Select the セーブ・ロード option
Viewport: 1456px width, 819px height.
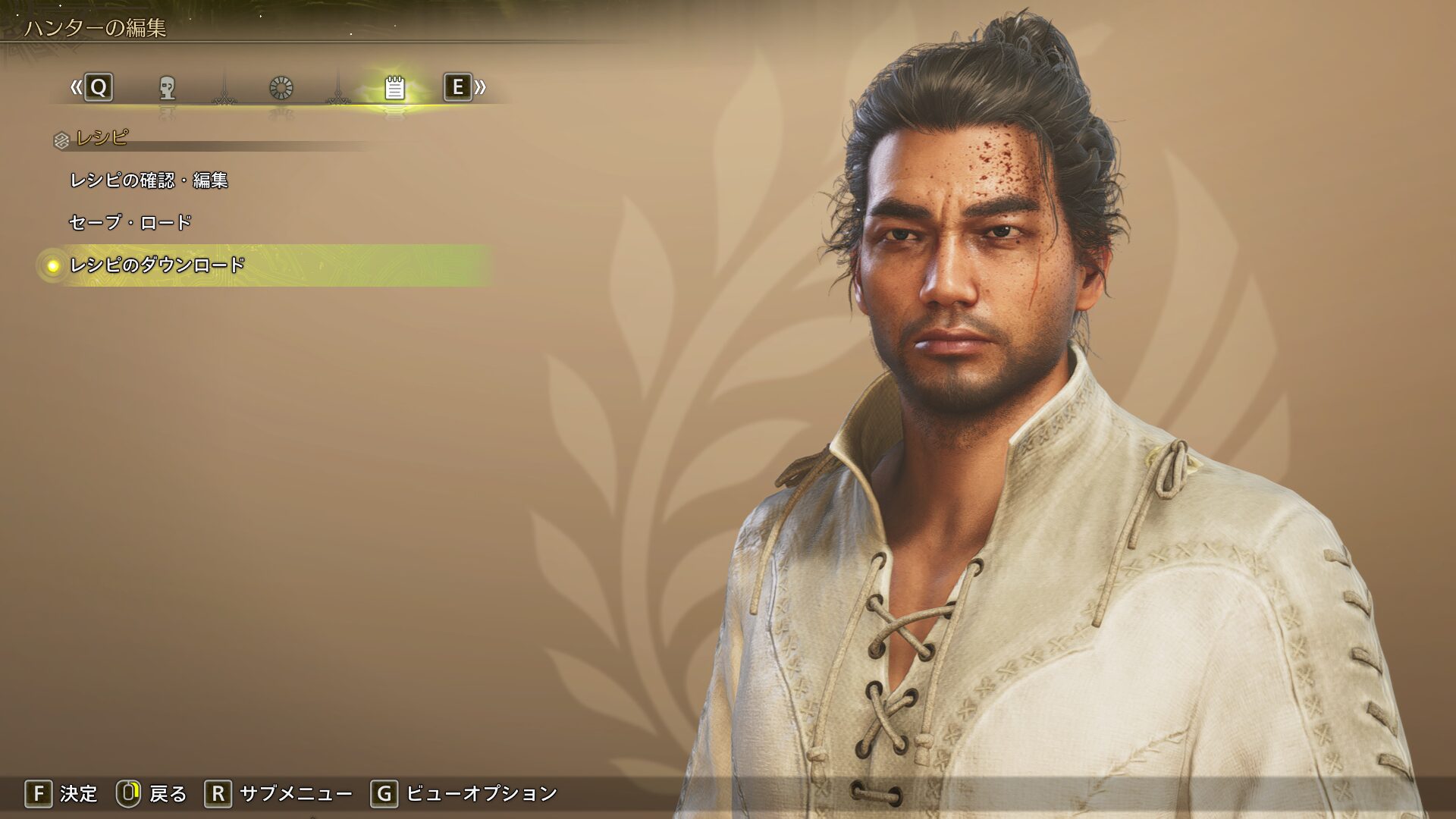pos(130,223)
